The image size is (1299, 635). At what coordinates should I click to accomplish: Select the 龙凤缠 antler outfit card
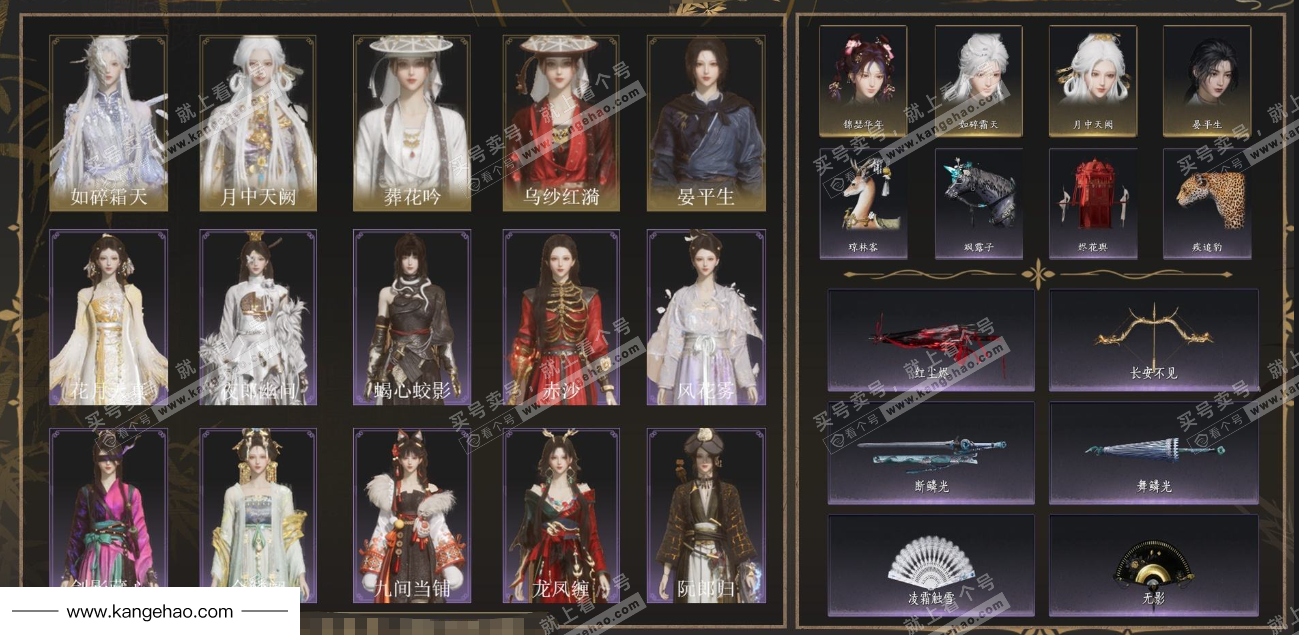pos(561,515)
